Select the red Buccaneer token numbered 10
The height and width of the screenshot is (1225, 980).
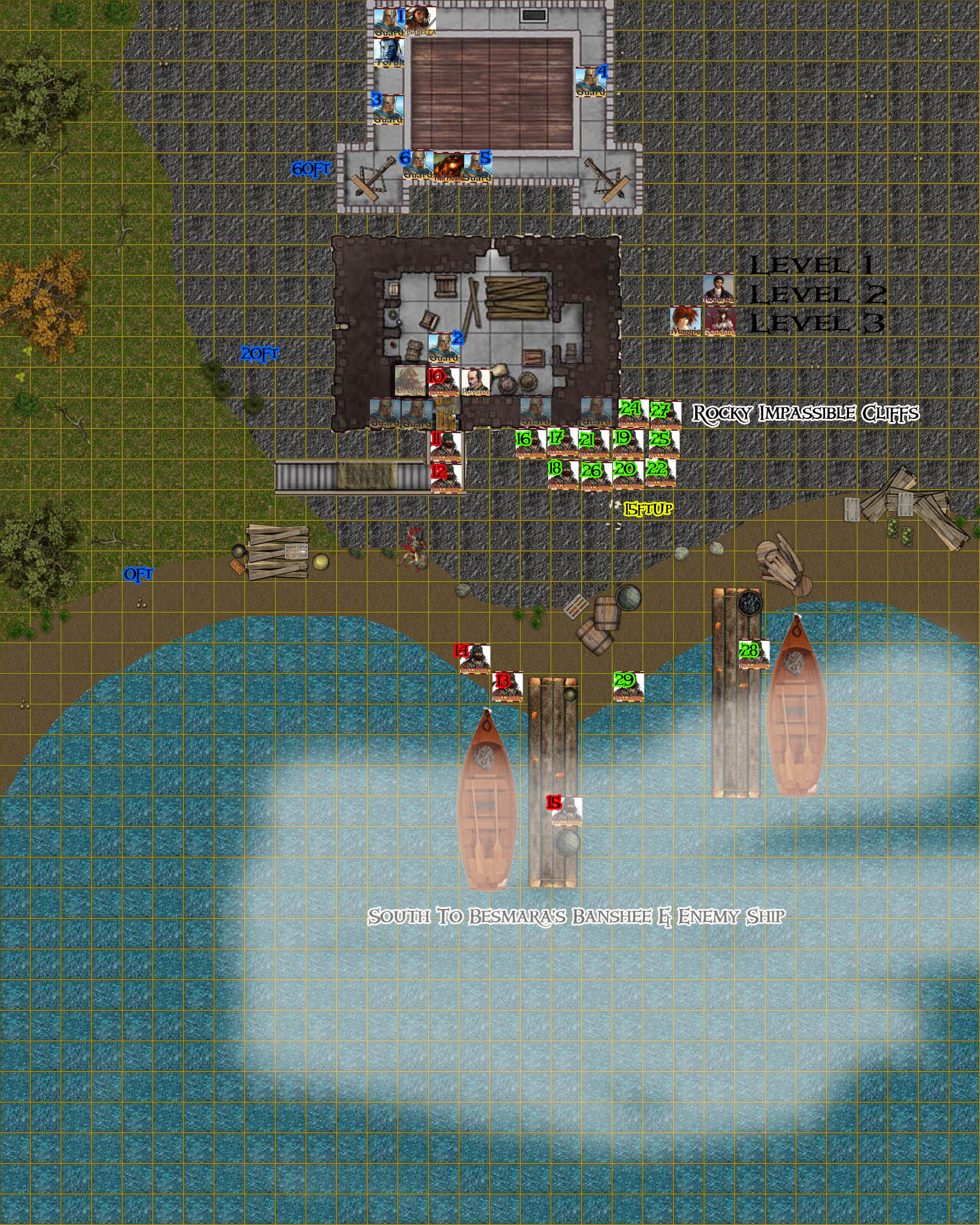click(x=443, y=382)
